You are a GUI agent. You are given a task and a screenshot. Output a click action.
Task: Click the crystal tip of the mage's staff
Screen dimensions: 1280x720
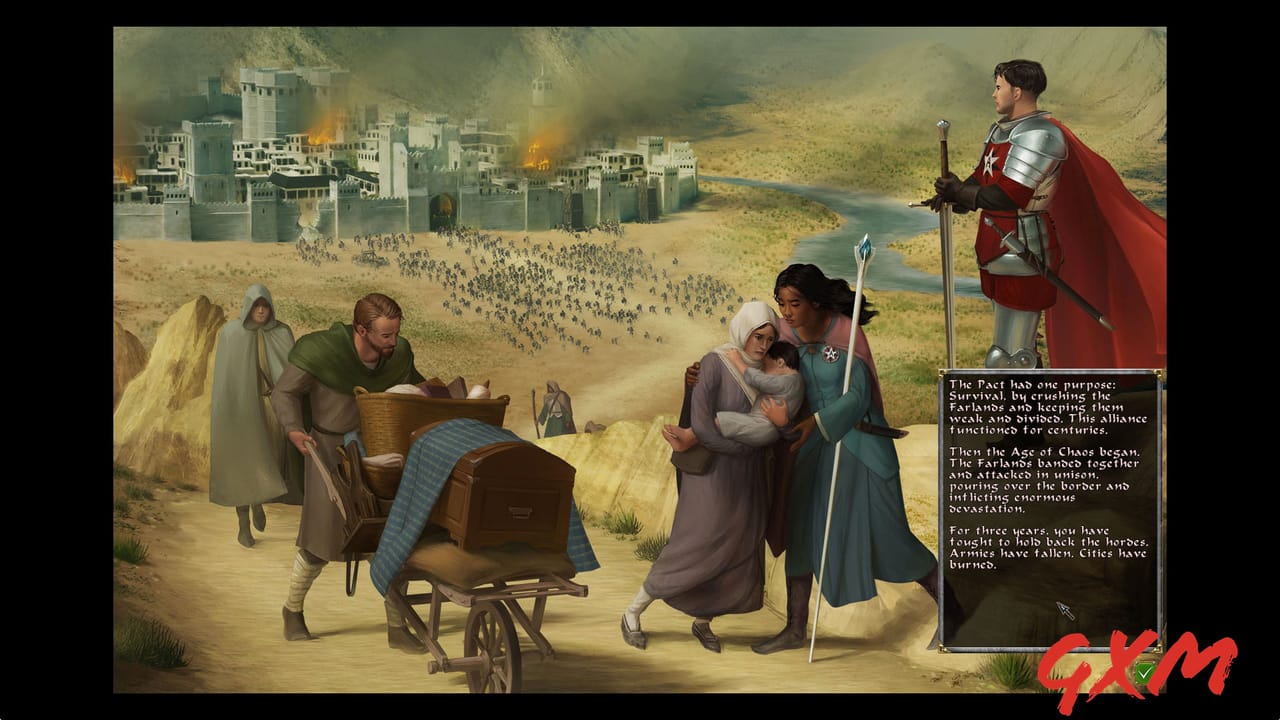(862, 247)
